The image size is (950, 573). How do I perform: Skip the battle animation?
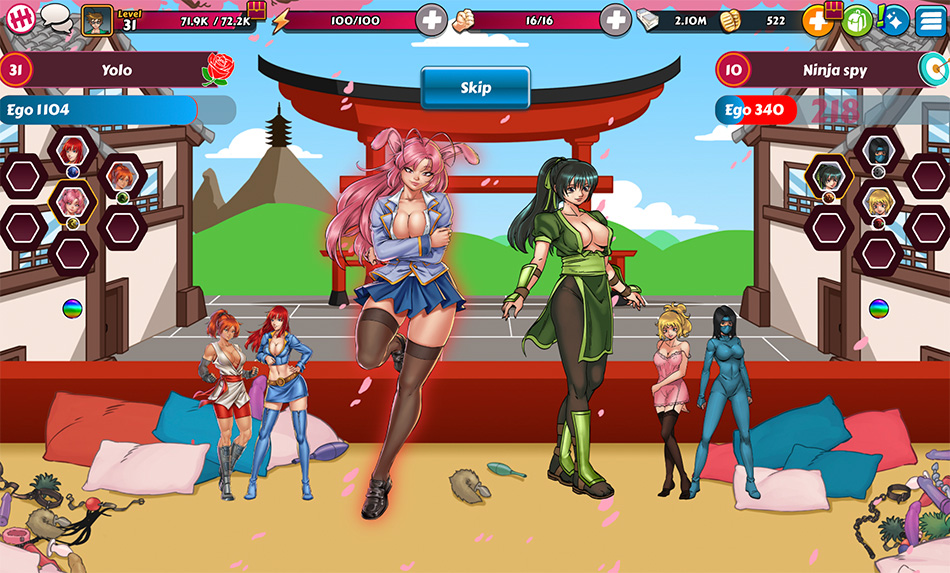[x=475, y=88]
